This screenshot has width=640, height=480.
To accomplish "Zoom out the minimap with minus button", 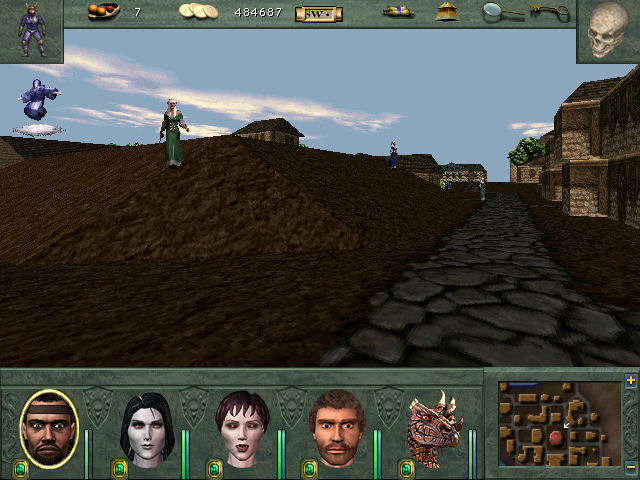I will (630, 468).
